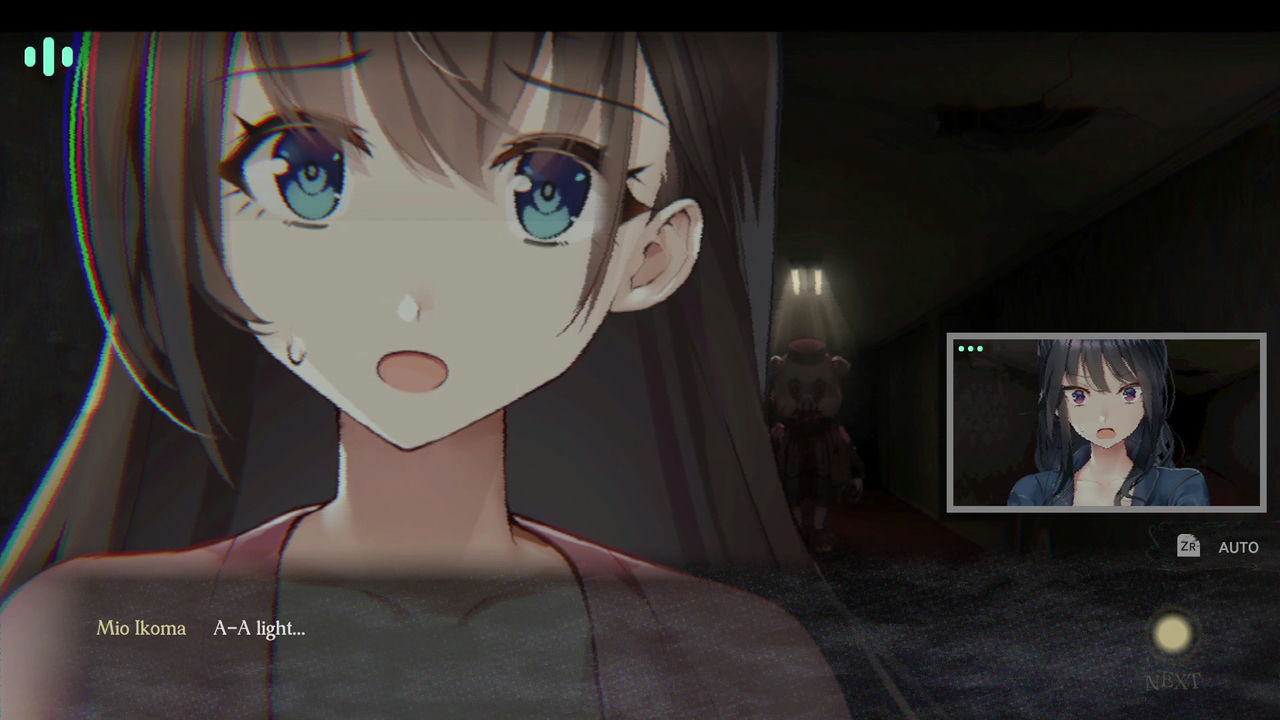Select the Mio Ikoma name label
This screenshot has width=1280, height=720.
coord(140,629)
